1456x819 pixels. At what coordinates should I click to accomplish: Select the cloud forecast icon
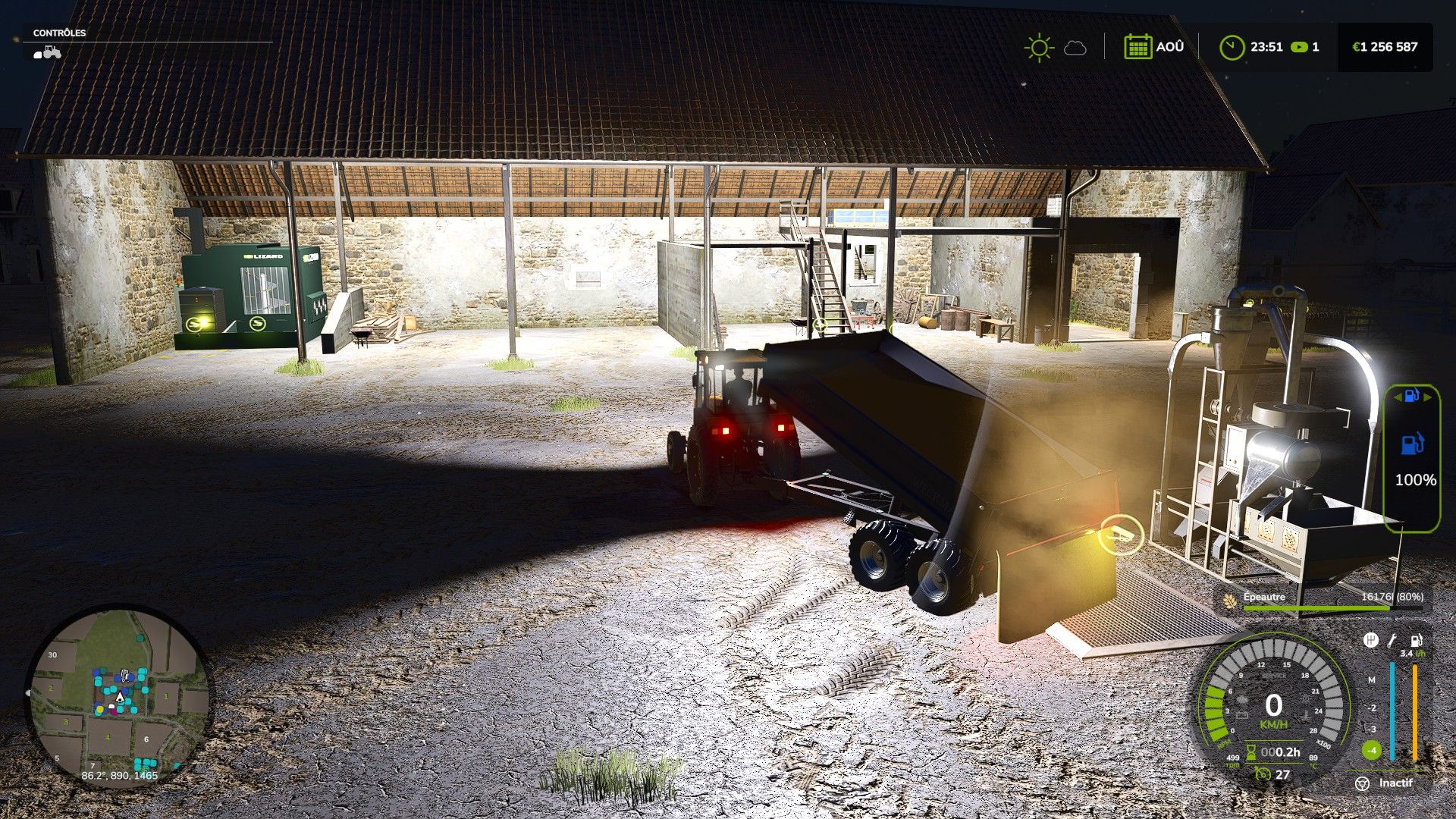click(1075, 49)
